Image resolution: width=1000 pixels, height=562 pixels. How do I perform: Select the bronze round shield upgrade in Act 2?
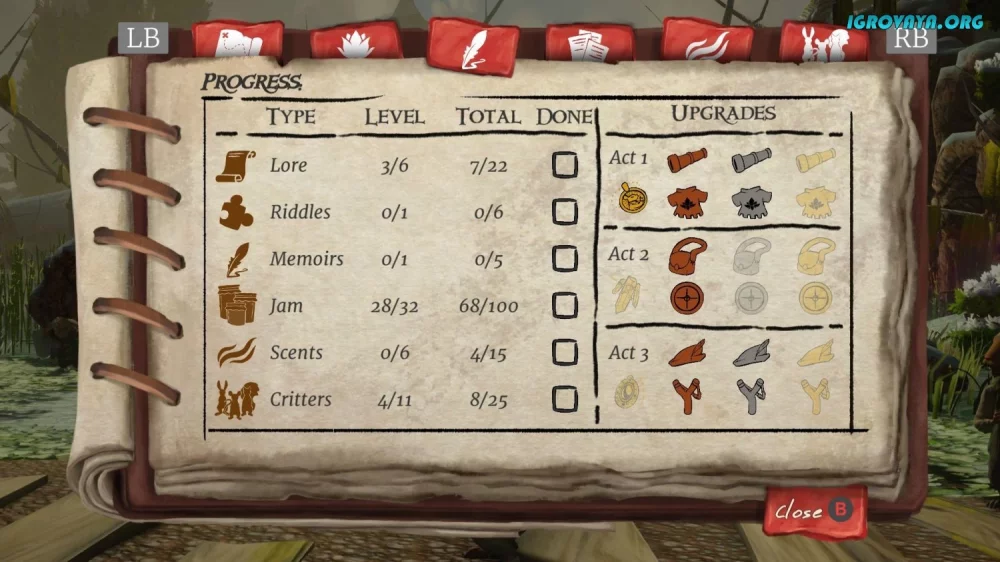tap(687, 297)
